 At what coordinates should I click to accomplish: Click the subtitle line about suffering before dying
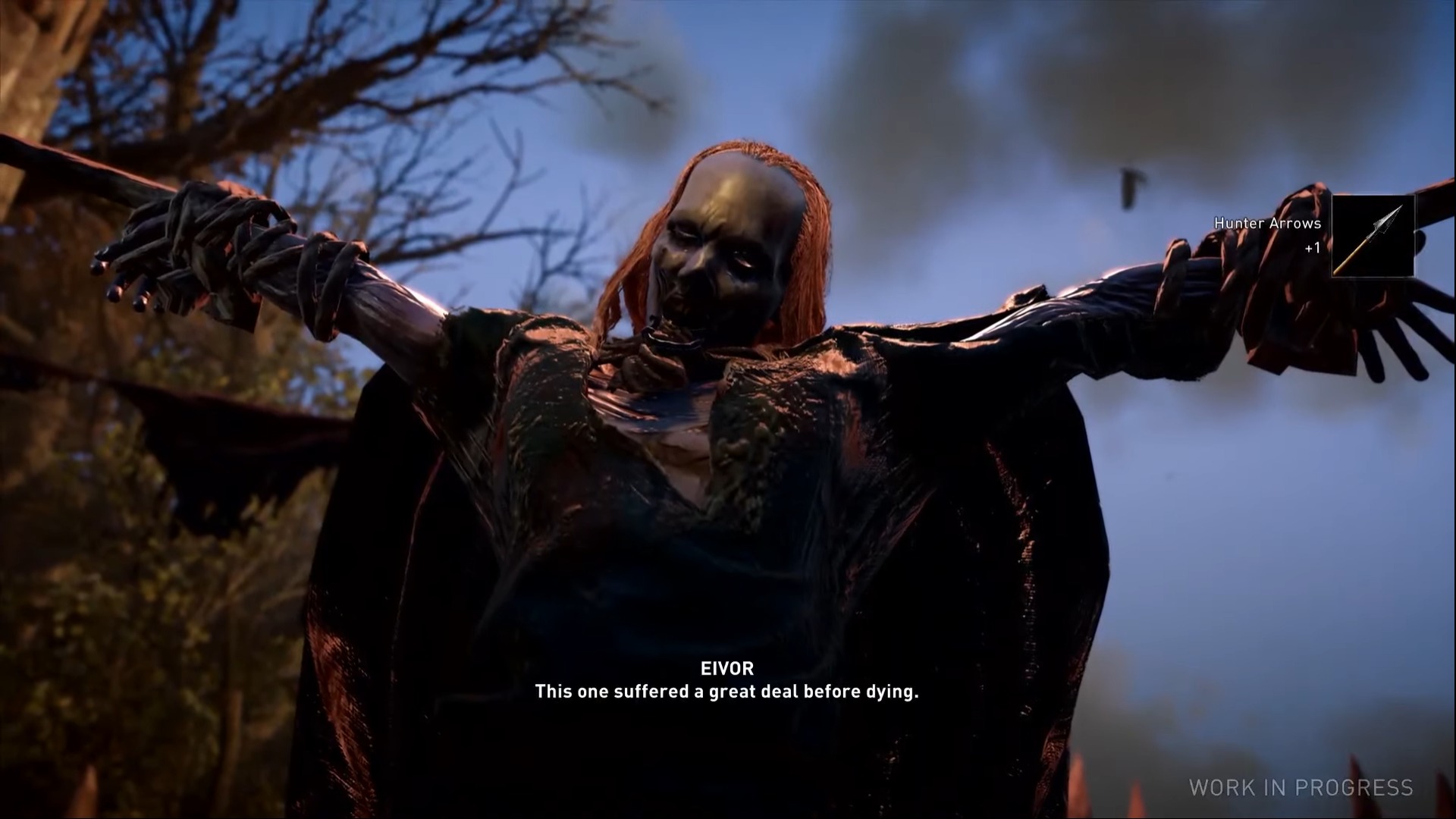pyautogui.click(x=726, y=692)
